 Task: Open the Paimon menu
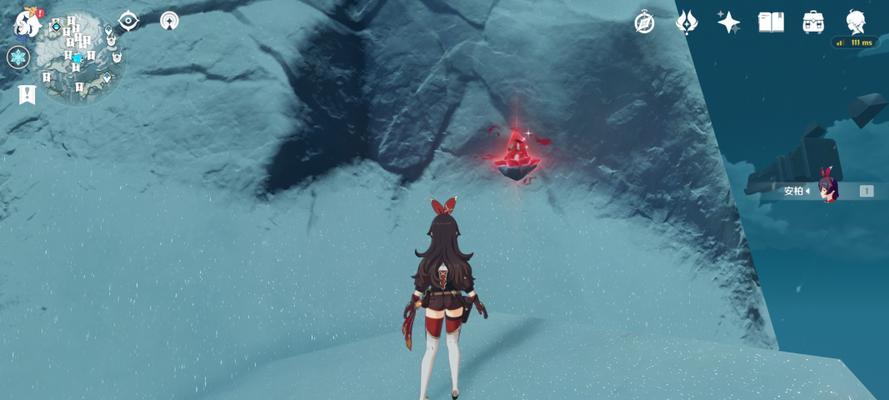pos(26,24)
